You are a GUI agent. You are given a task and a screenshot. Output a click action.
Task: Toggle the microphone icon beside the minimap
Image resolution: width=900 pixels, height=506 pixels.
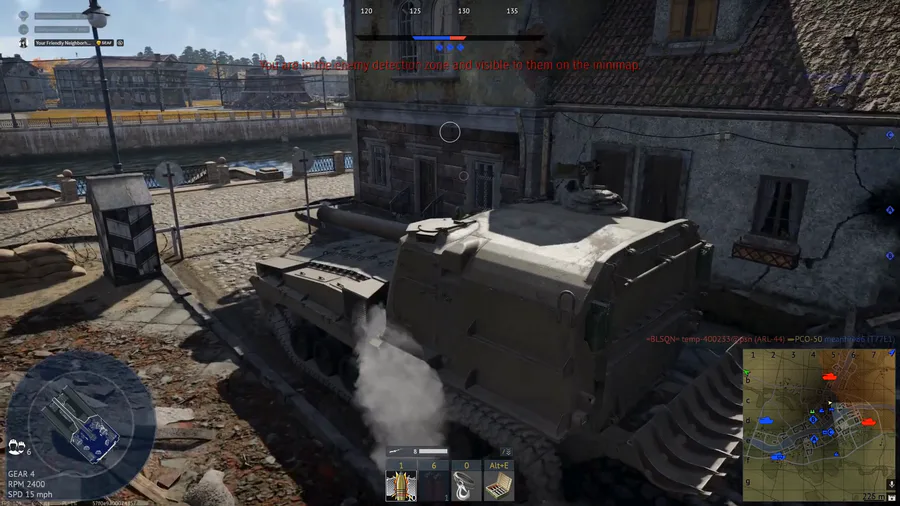coord(891,485)
